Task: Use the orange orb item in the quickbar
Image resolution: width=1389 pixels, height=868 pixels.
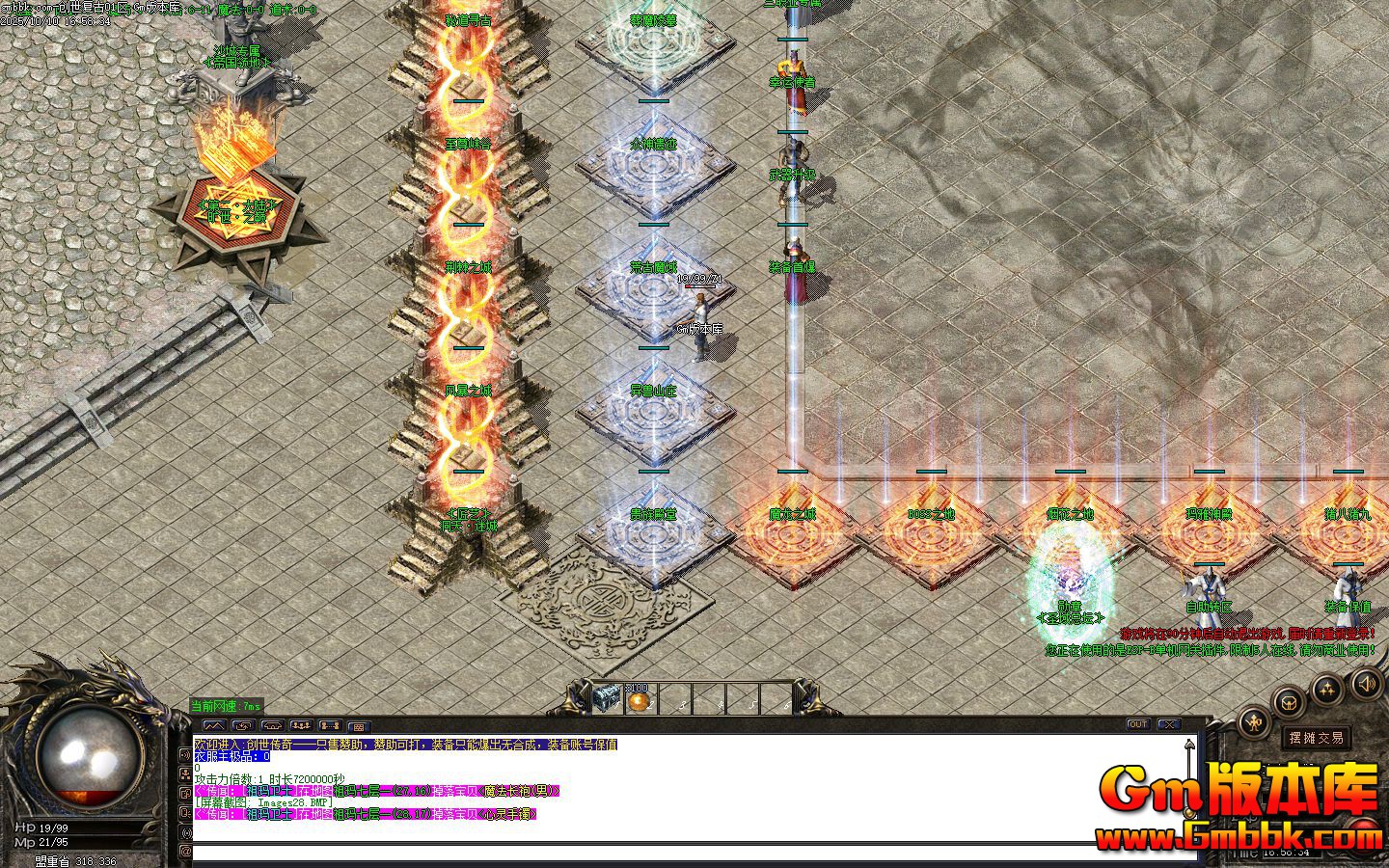Action: point(638,699)
